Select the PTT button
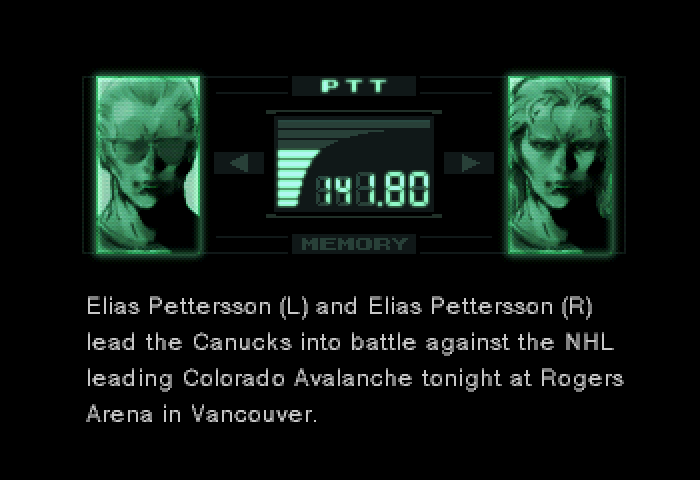The width and height of the screenshot is (700, 480). pyautogui.click(x=354, y=86)
